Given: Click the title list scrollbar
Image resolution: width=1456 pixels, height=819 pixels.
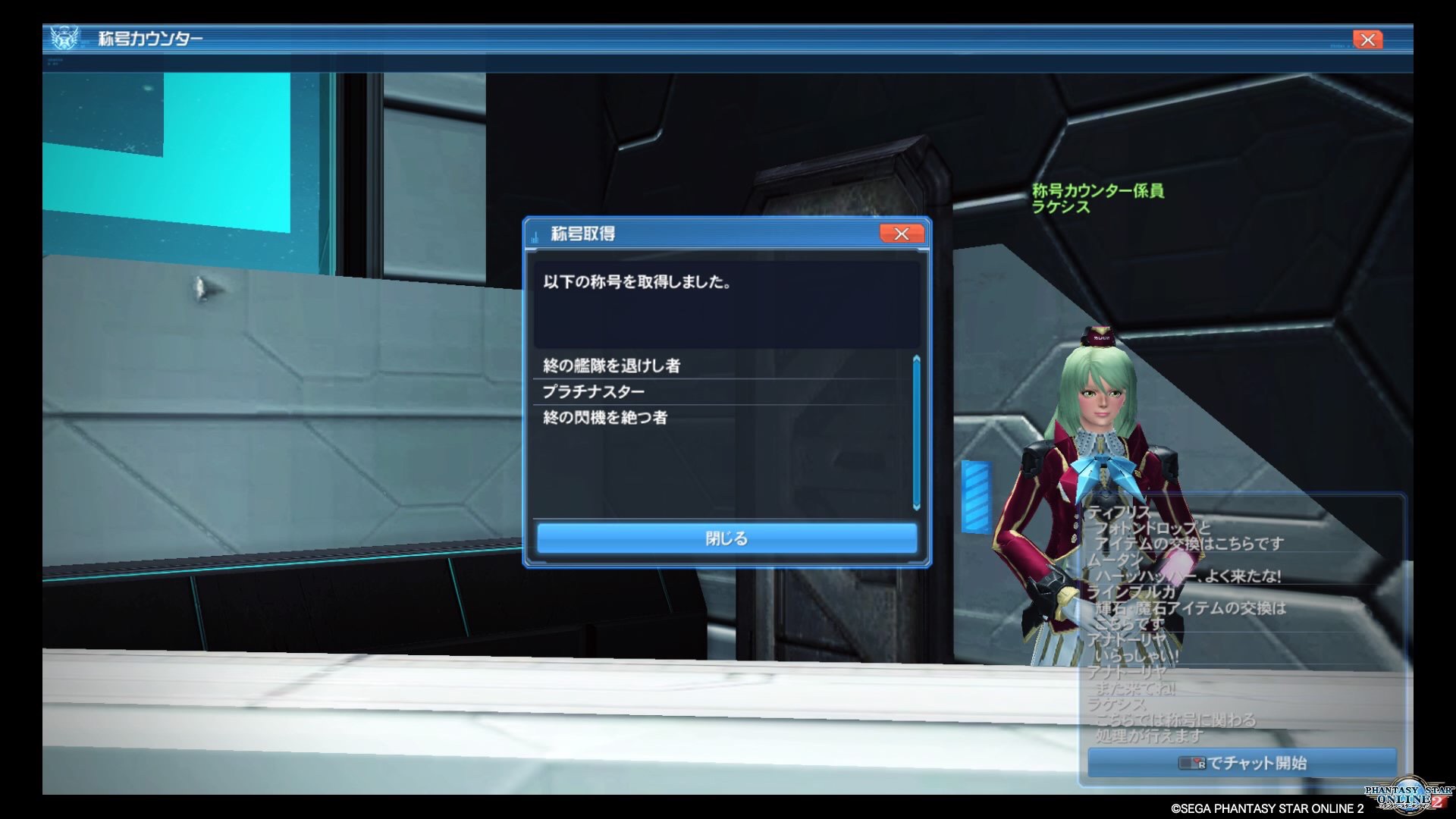Looking at the screenshot, I should (916, 432).
